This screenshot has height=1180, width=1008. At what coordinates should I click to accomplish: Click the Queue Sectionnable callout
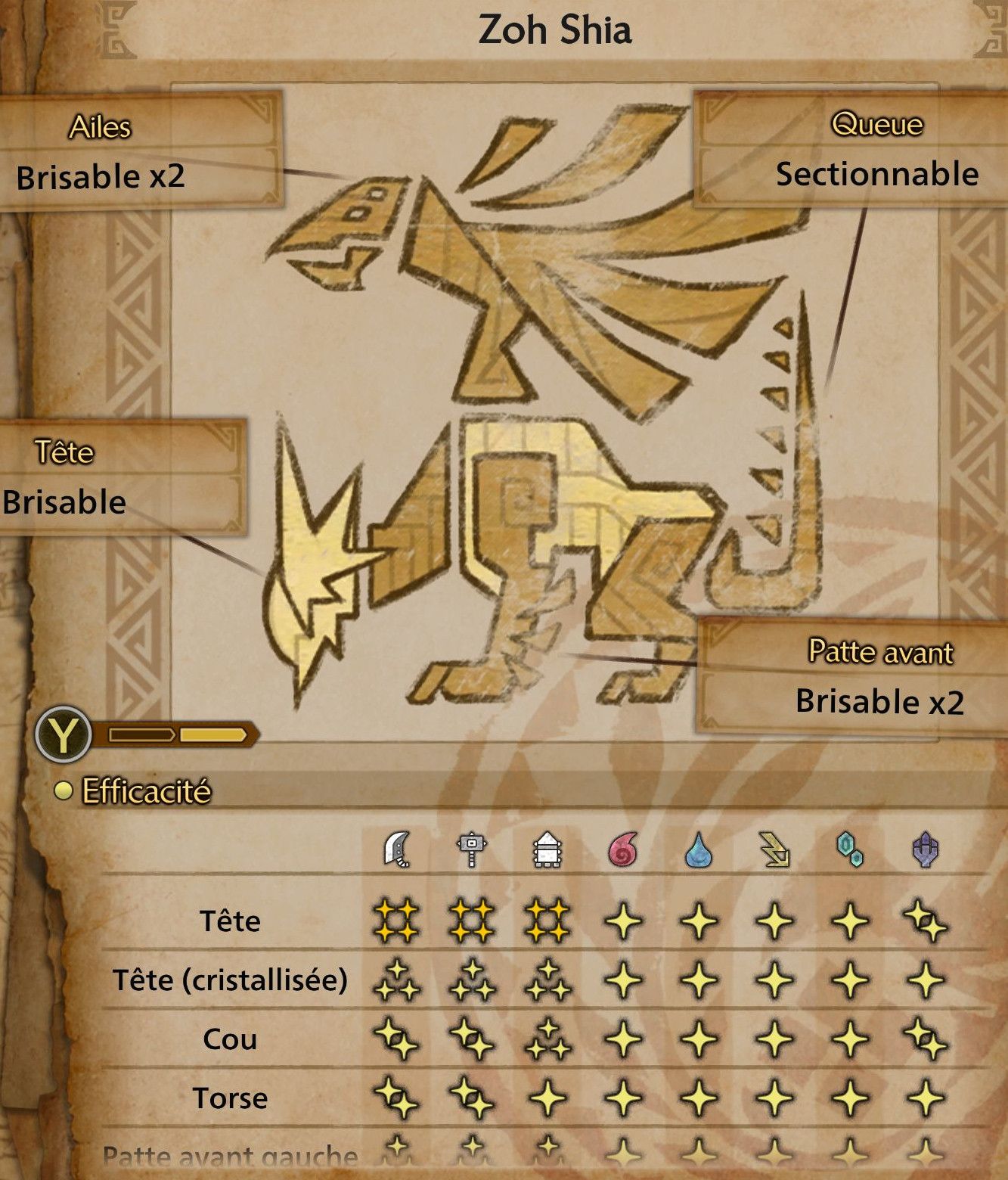pyautogui.click(x=848, y=149)
